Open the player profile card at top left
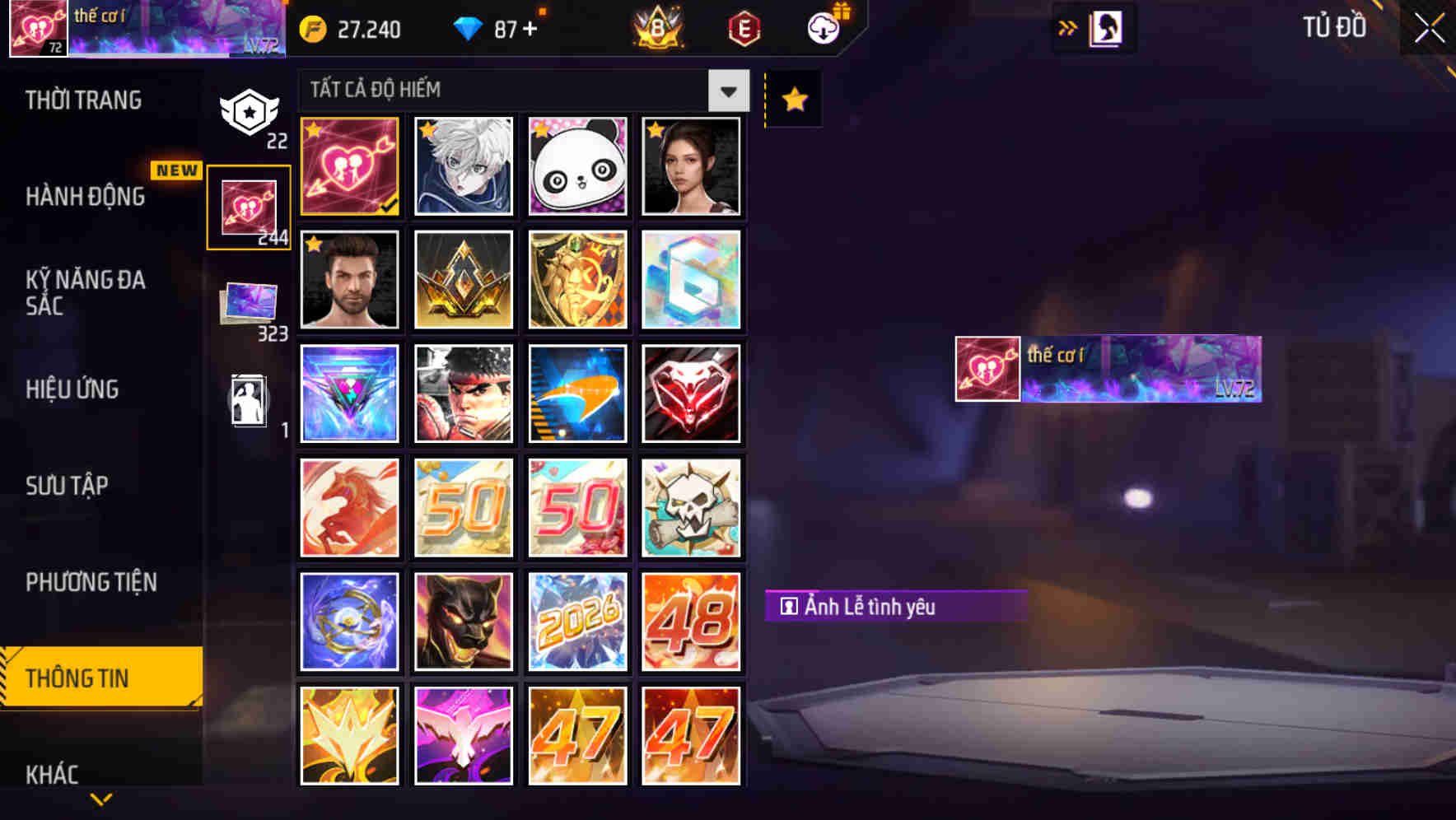 144,30
